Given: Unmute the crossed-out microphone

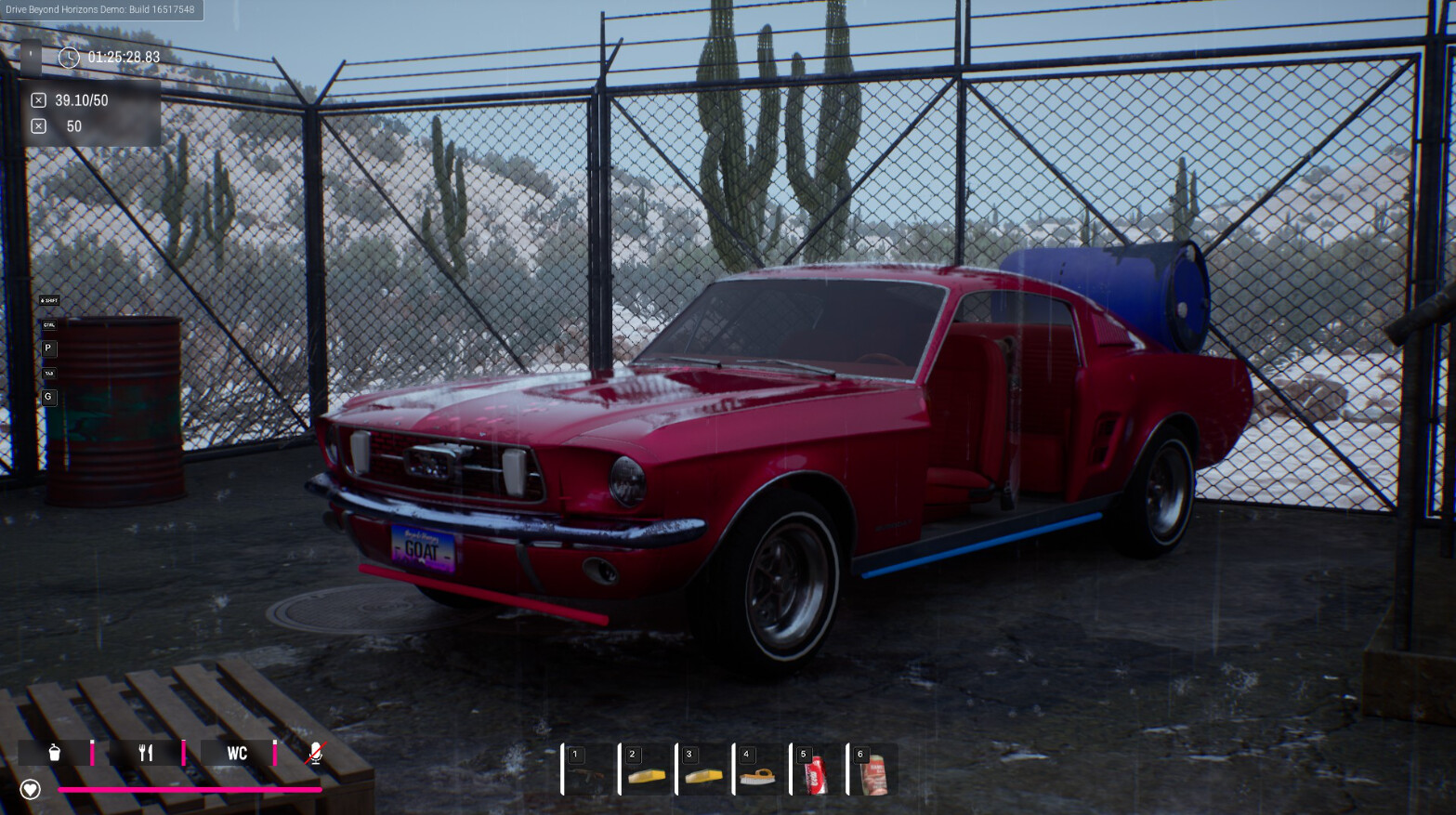Looking at the screenshot, I should click(316, 753).
